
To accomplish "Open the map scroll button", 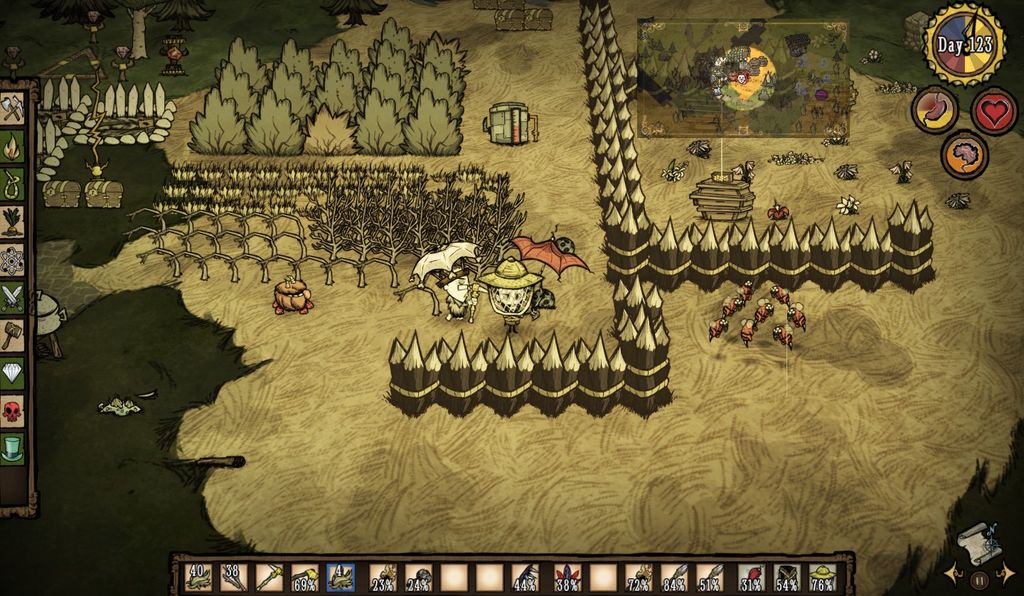I will [x=978, y=544].
